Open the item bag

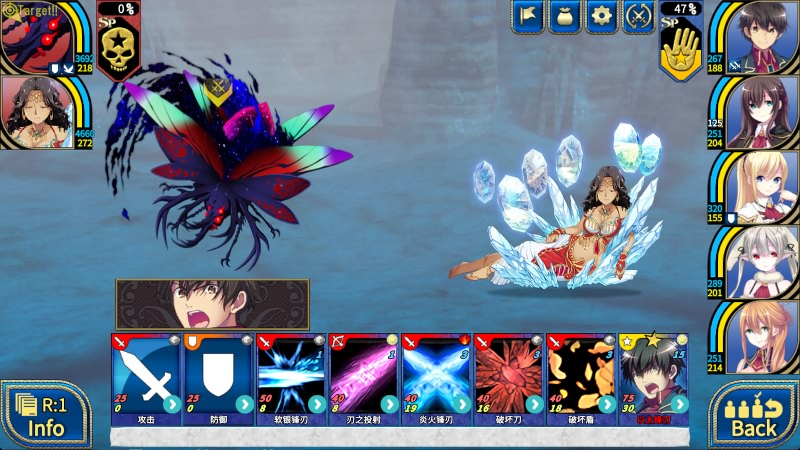coord(564,16)
